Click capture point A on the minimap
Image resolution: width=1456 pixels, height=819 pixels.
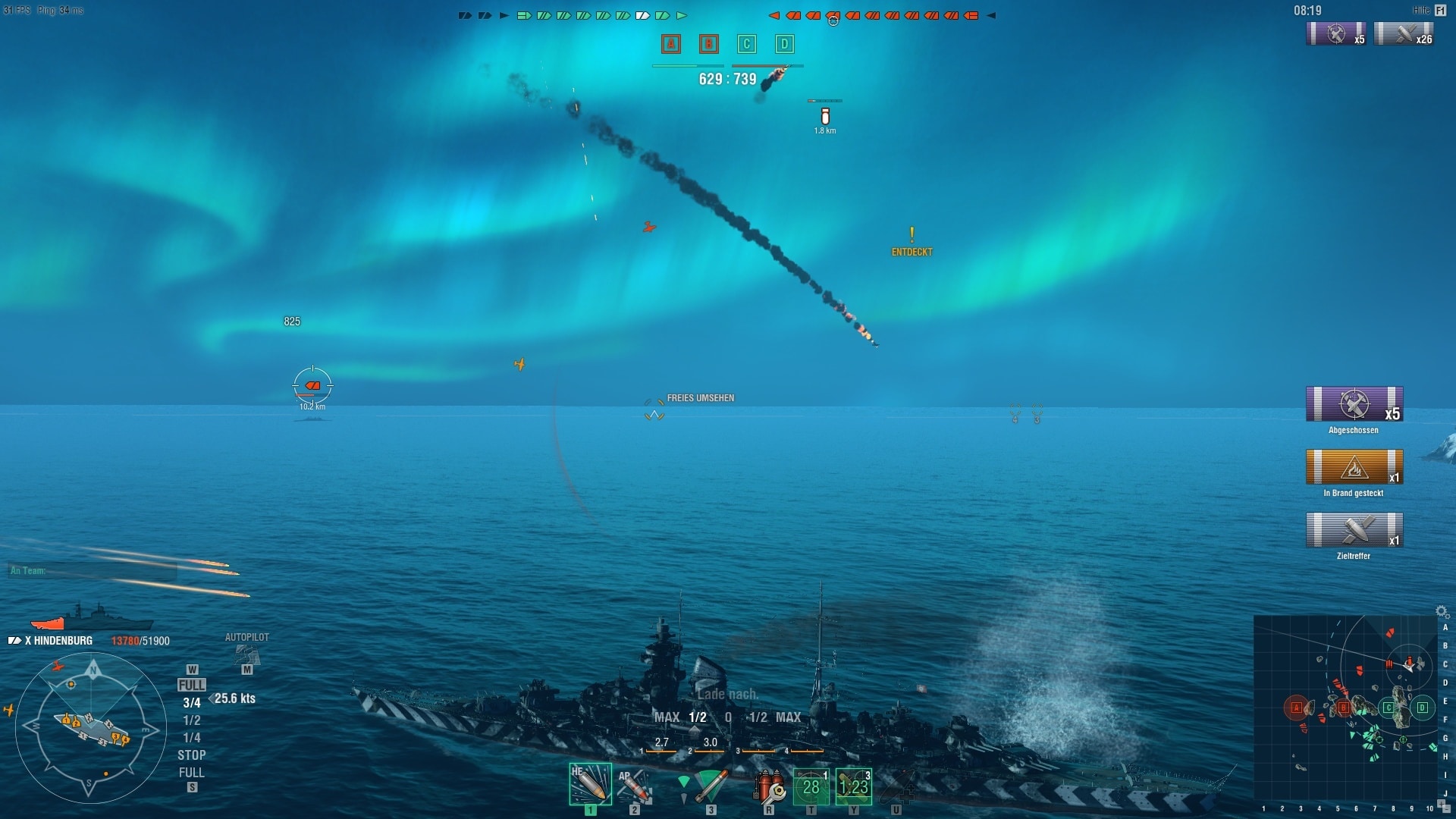pyautogui.click(x=1296, y=708)
